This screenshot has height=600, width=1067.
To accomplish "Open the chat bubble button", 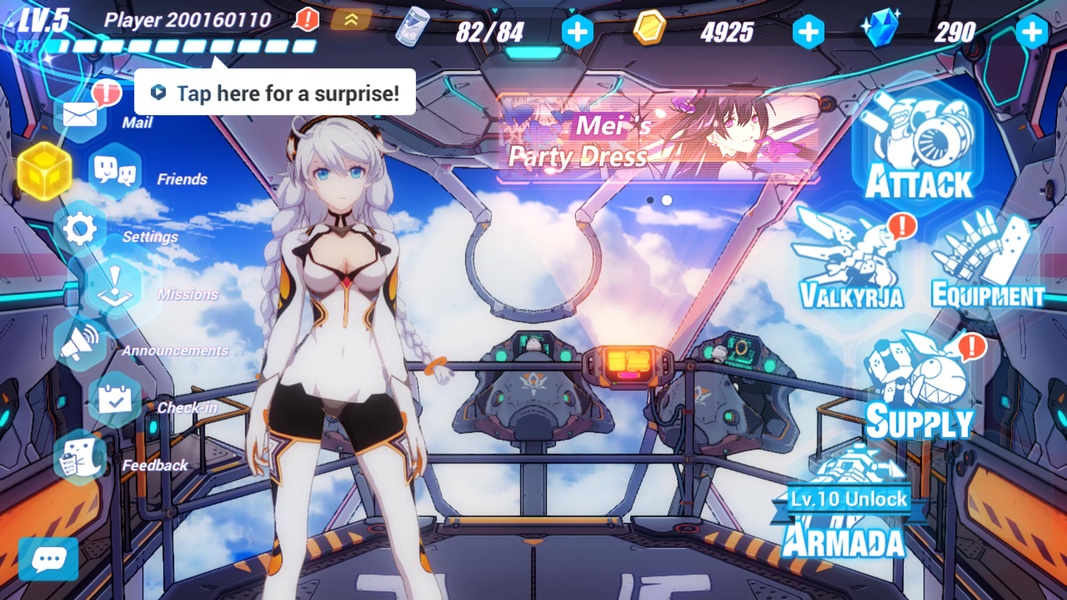I will coord(48,559).
